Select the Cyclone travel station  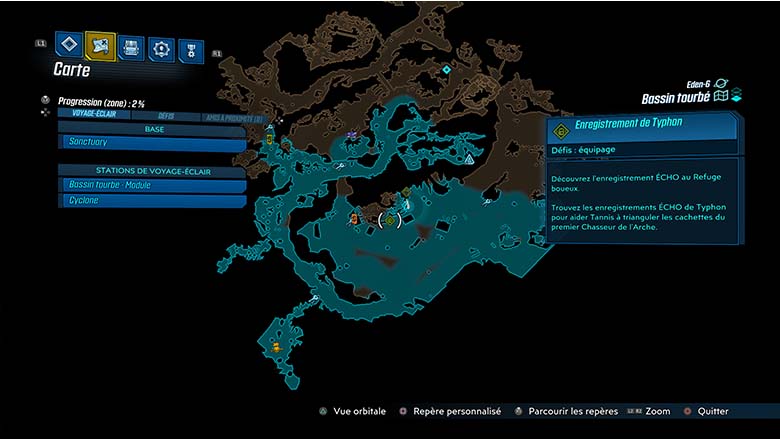[150, 200]
